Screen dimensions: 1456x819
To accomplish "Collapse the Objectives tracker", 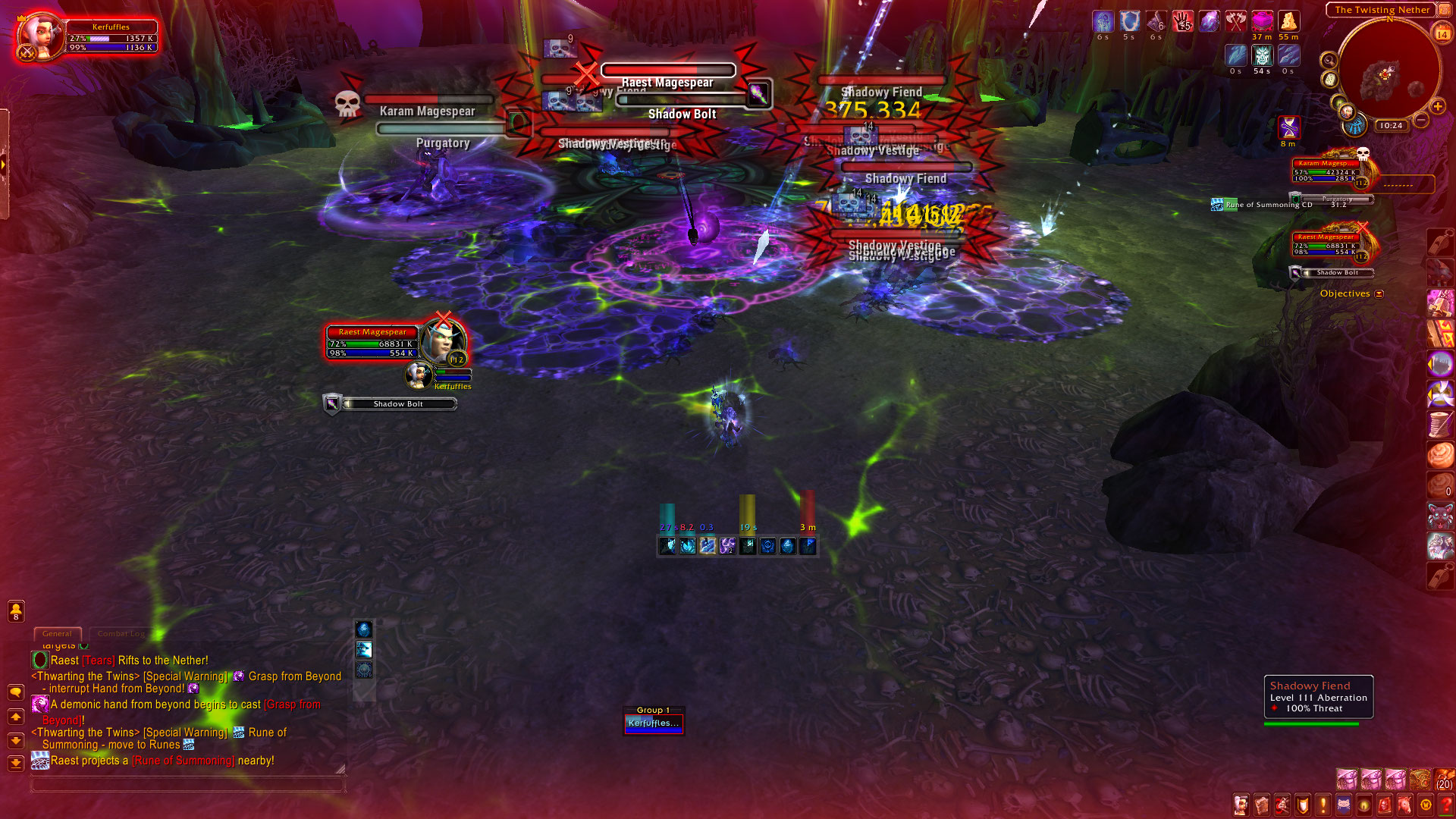I will (1379, 293).
